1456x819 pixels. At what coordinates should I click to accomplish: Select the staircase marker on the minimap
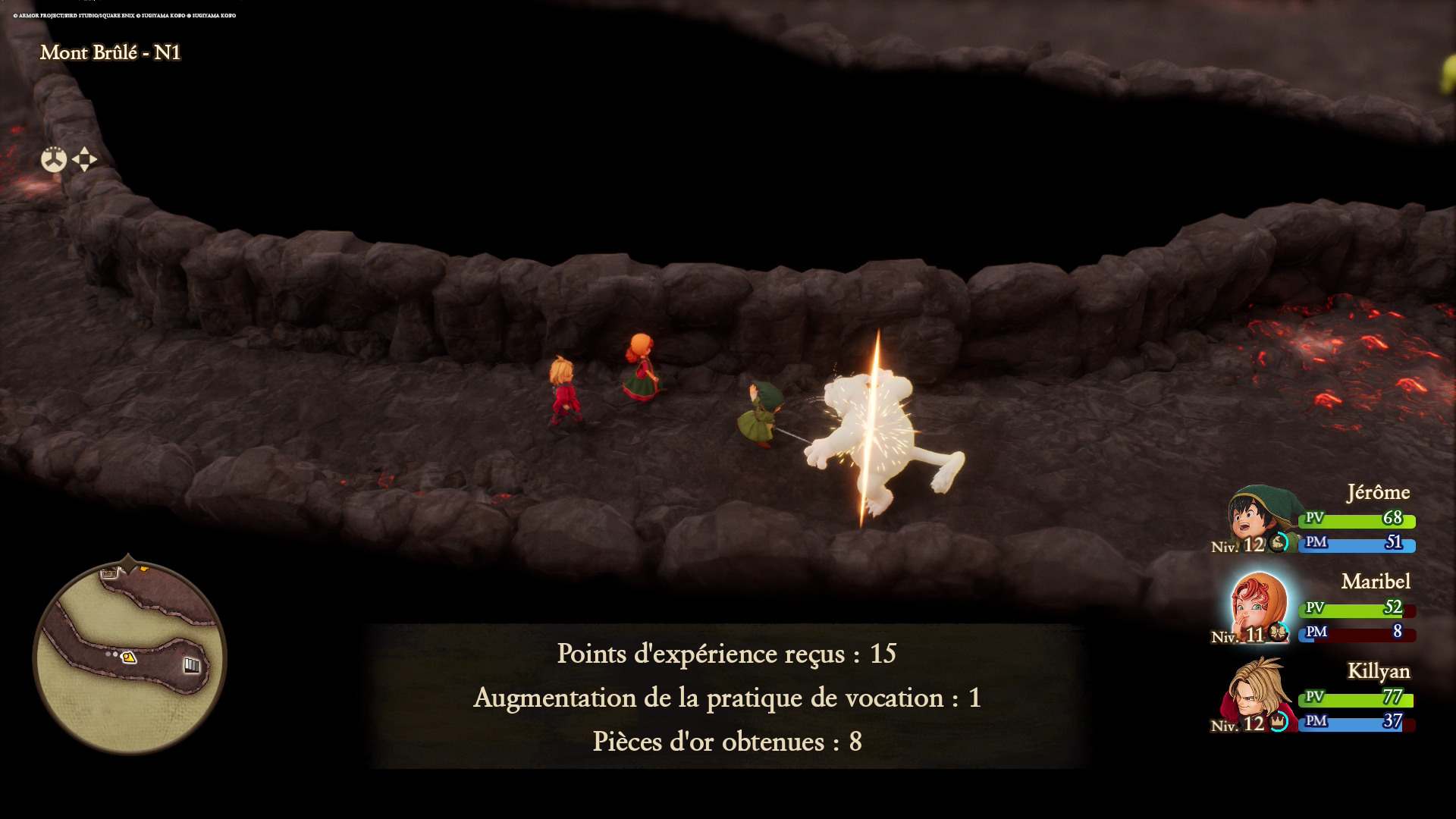[192, 665]
